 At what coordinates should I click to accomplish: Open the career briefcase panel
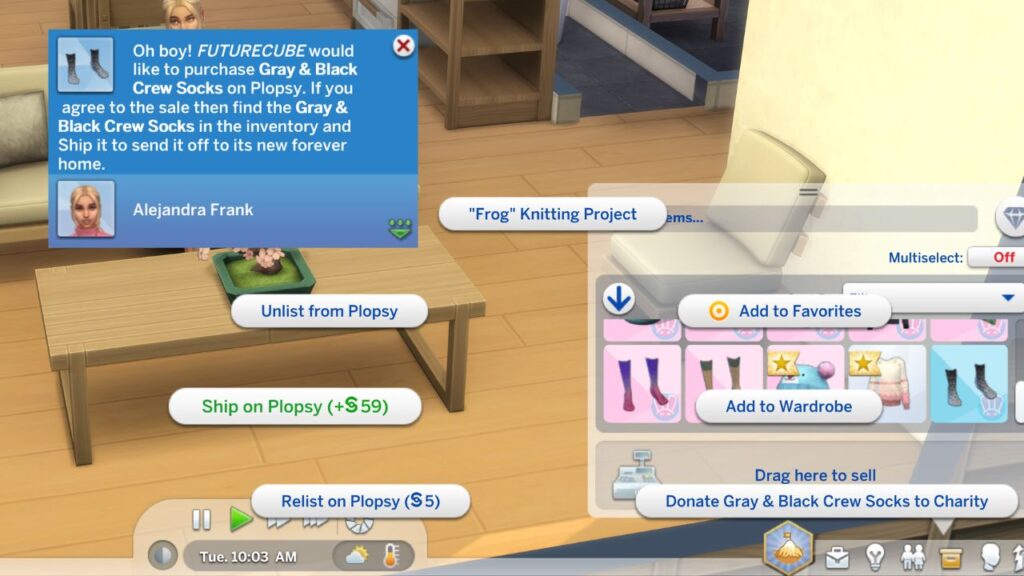(836, 556)
